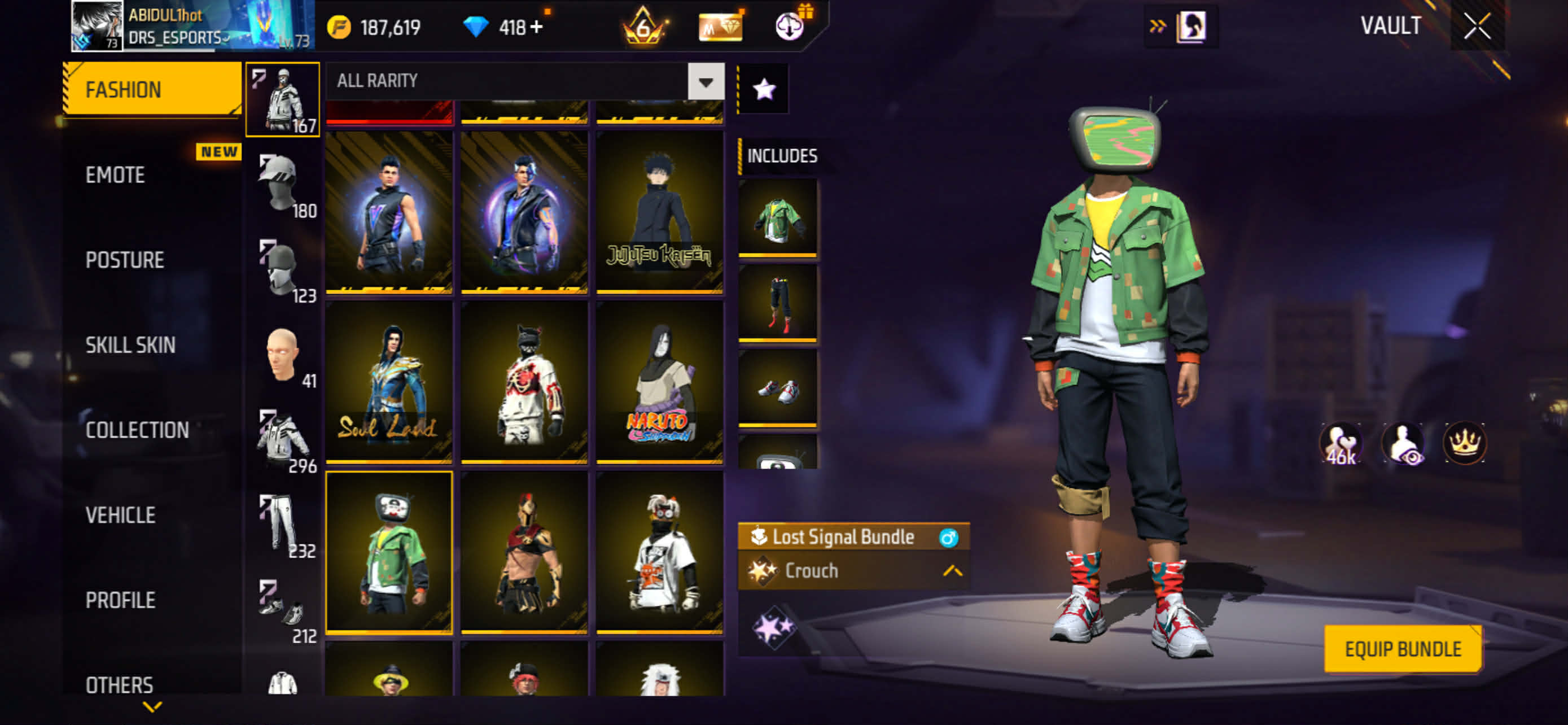The image size is (1568, 725).
Task: Open the crown icon beside the character
Action: click(1464, 443)
